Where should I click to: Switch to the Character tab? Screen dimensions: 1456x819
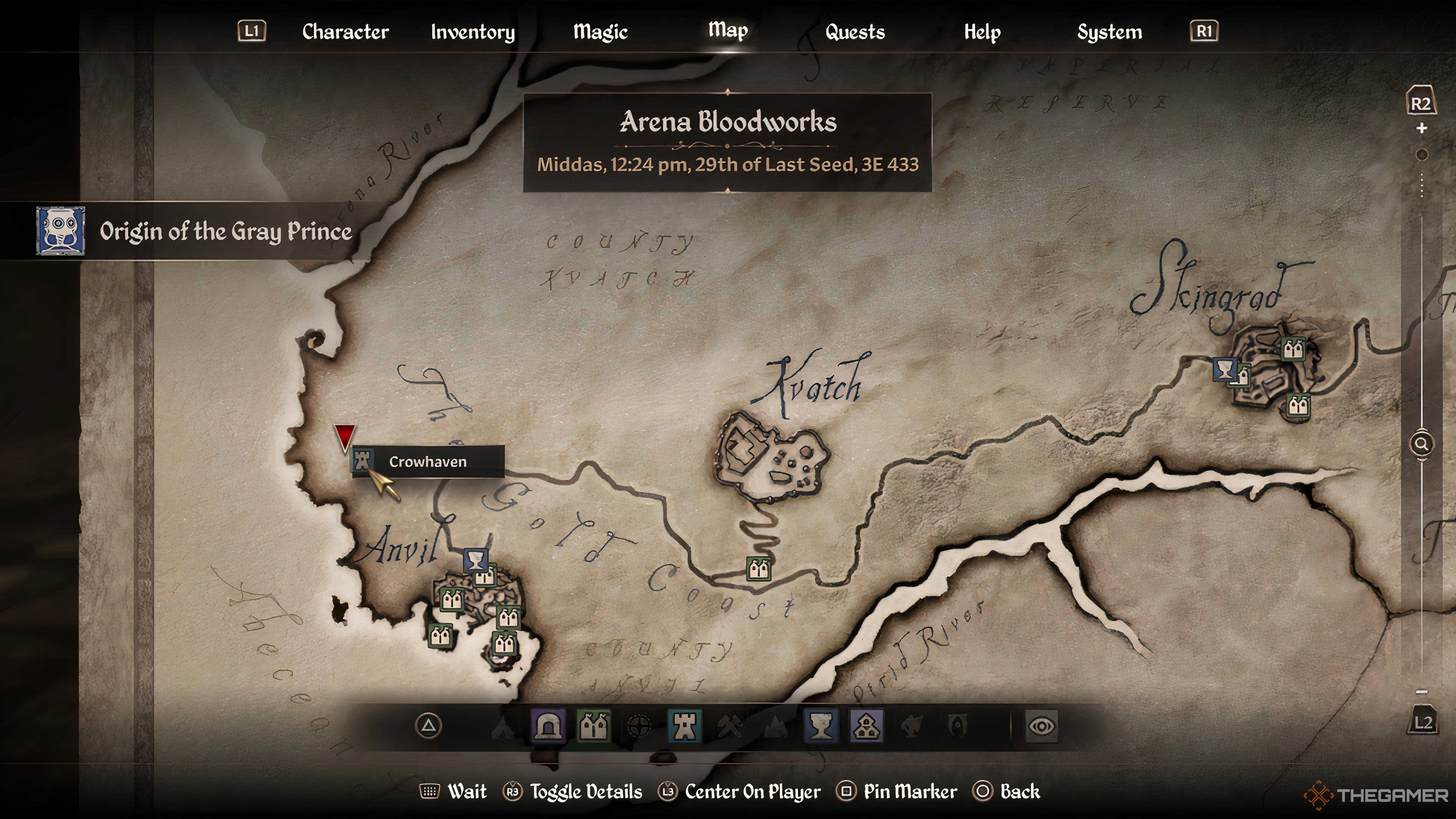click(345, 31)
